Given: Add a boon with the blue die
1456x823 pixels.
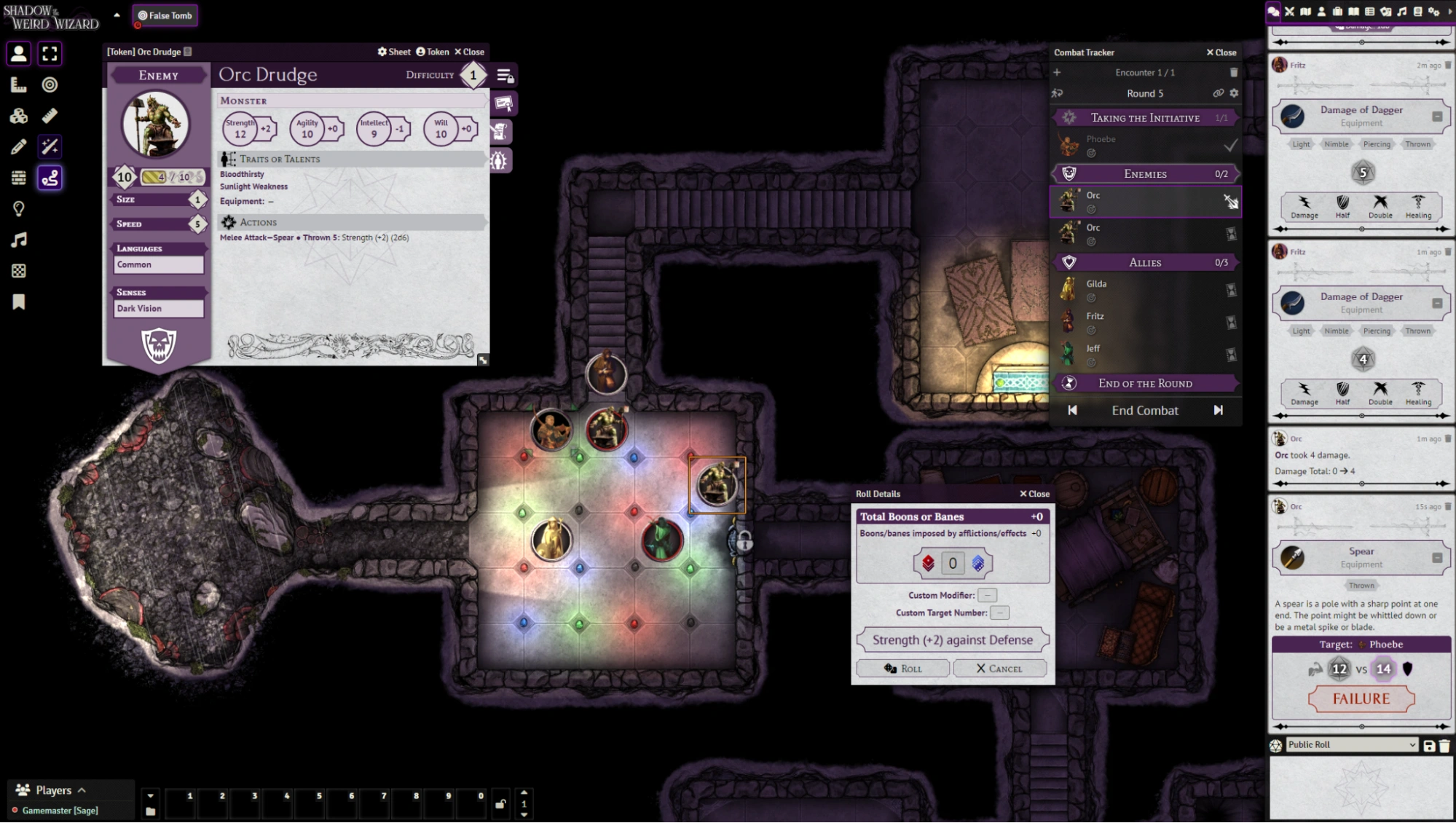Looking at the screenshot, I should (x=977, y=563).
